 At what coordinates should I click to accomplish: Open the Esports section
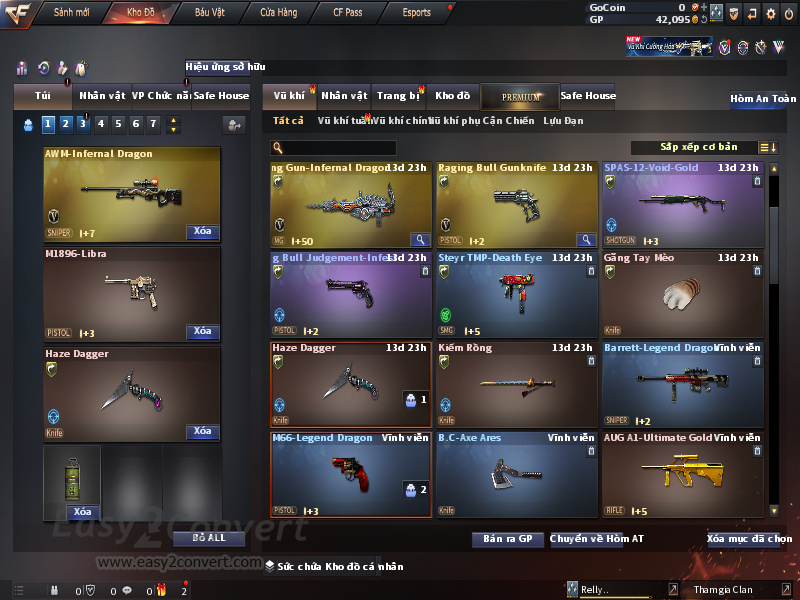416,13
